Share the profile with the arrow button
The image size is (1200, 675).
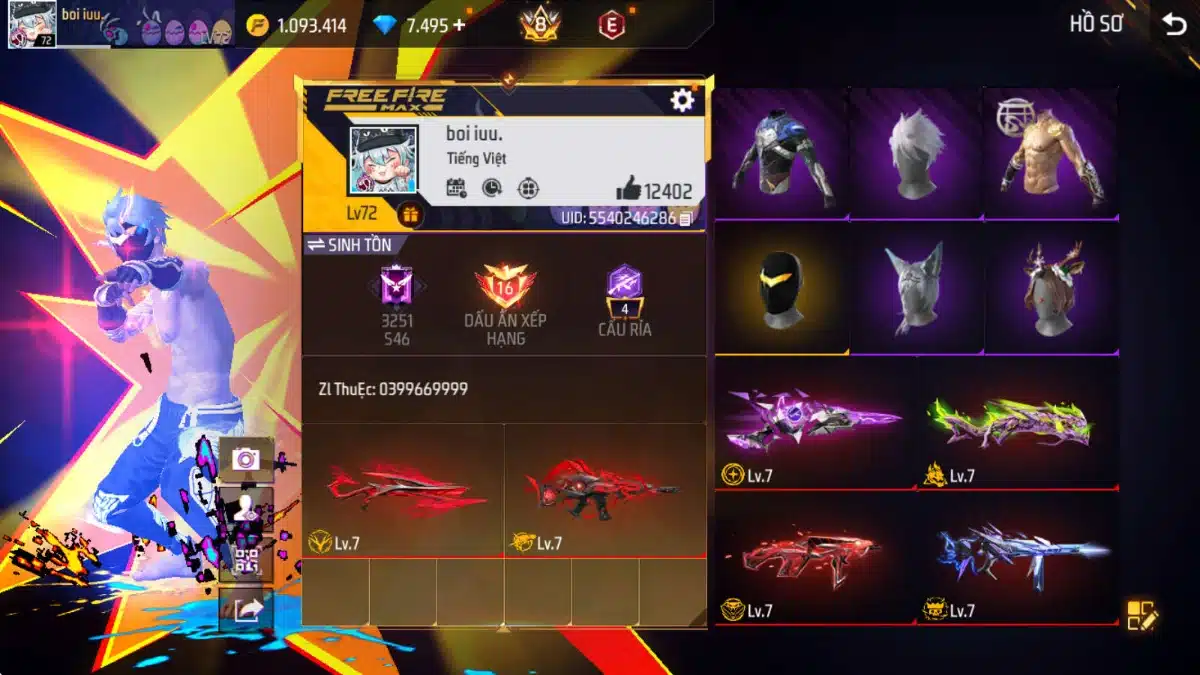click(245, 610)
